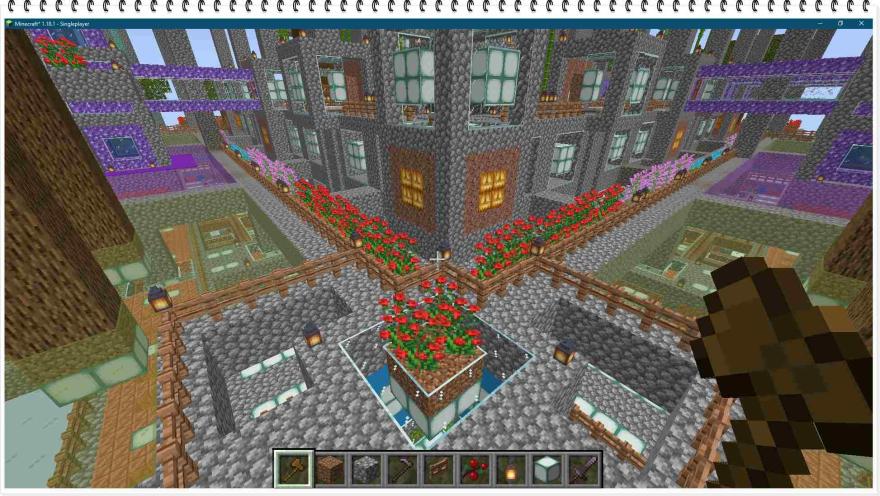Image resolution: width=880 pixels, height=496 pixels.
Task: Equip the sword from the hotbar
Action: pos(583,468)
